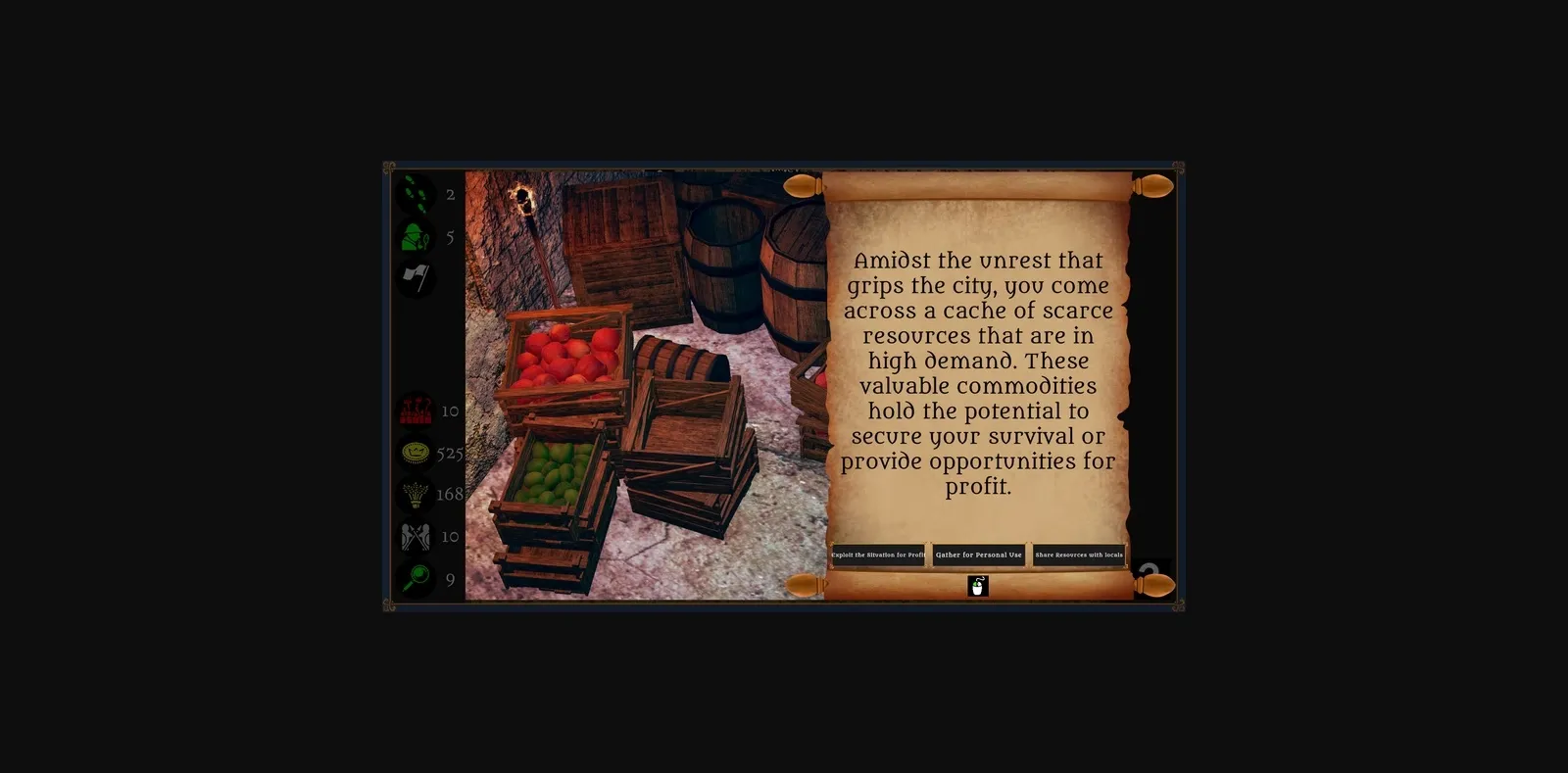Viewport: 1568px width, 773px height.
Task: Select Gather for Personal Use
Action: point(978,555)
